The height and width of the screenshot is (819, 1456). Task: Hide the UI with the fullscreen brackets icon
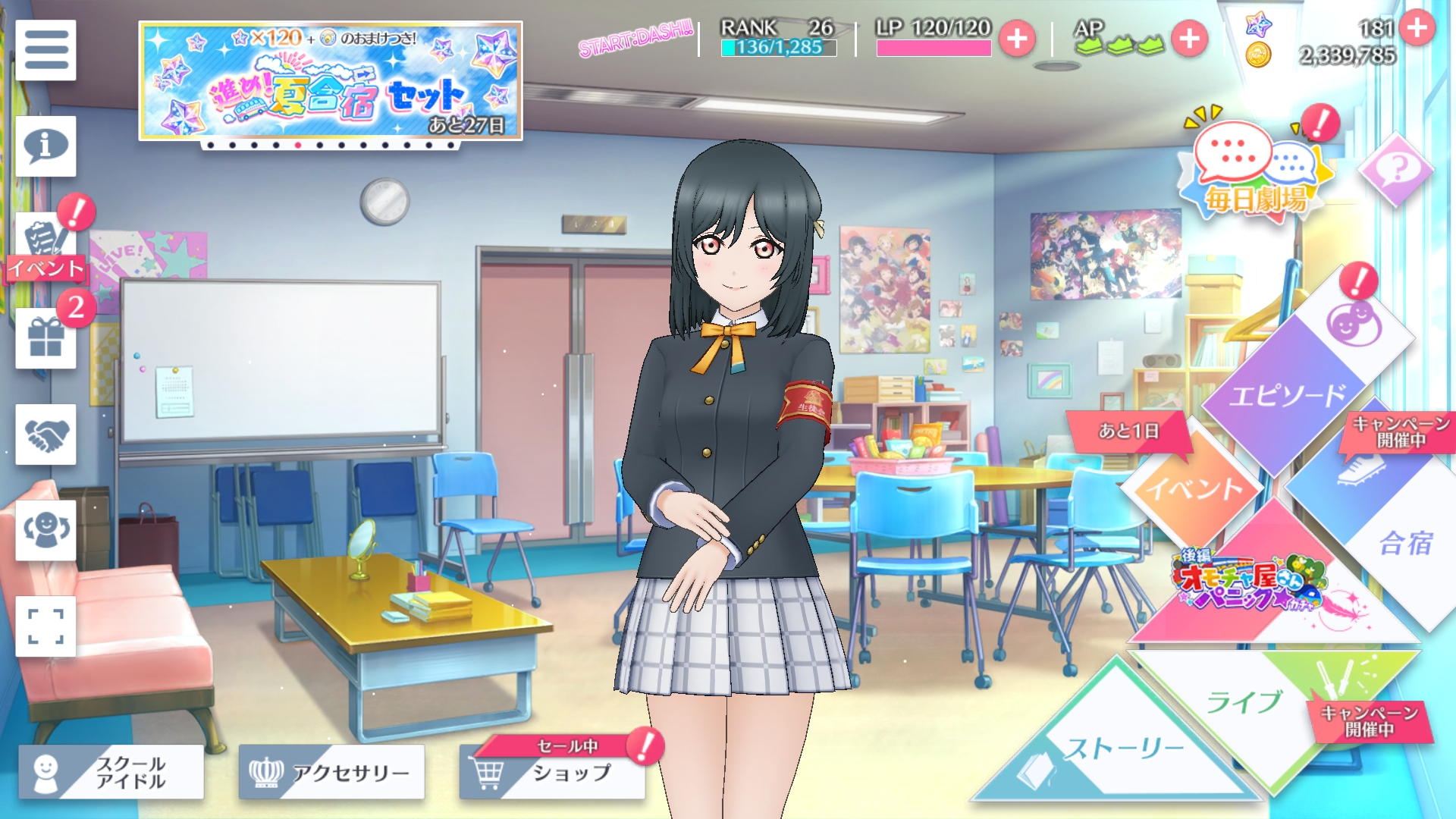tap(45, 626)
